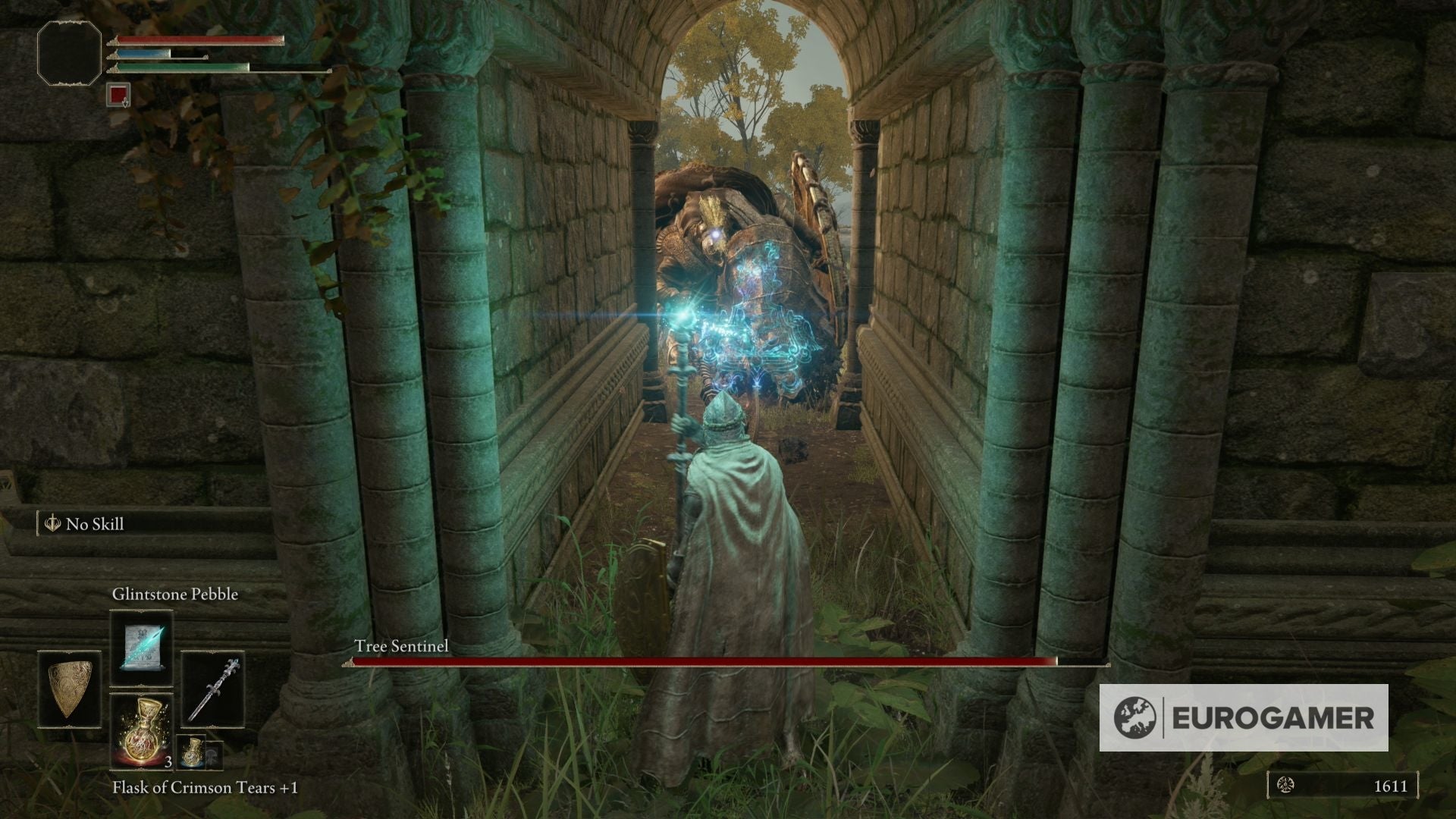
Task: Select the Glintstone Pebble spell slot
Action: point(141,648)
